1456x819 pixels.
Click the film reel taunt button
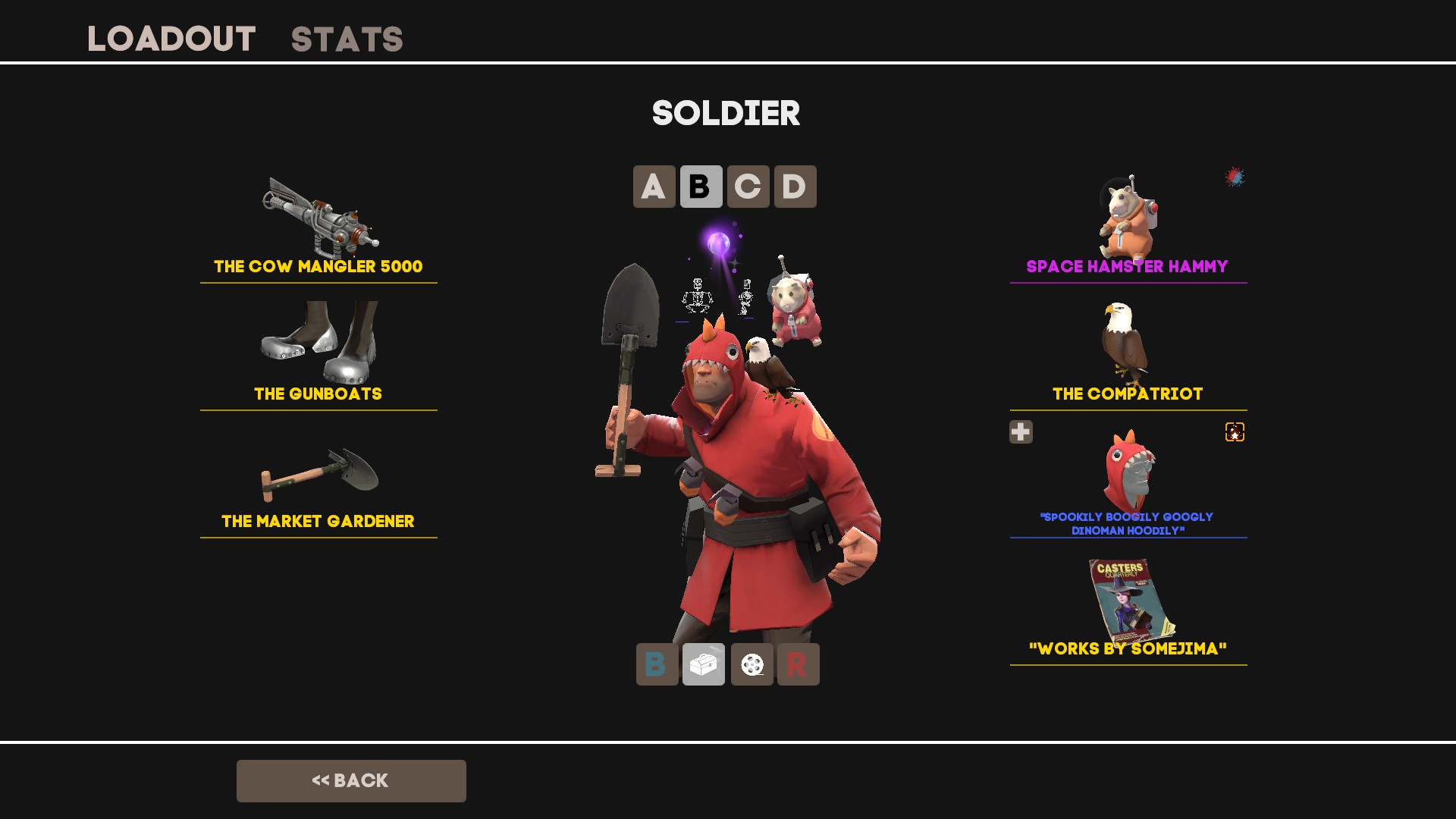pos(752,664)
